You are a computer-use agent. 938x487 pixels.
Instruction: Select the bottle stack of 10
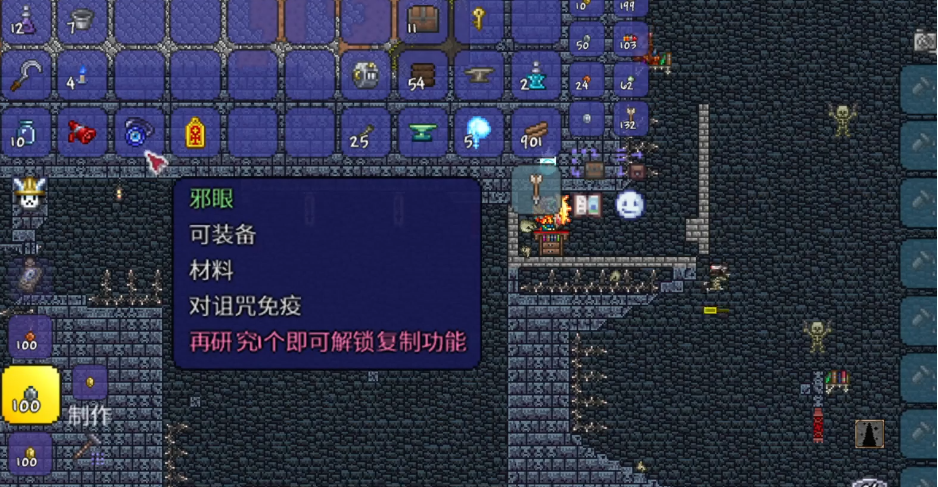(x=24, y=132)
